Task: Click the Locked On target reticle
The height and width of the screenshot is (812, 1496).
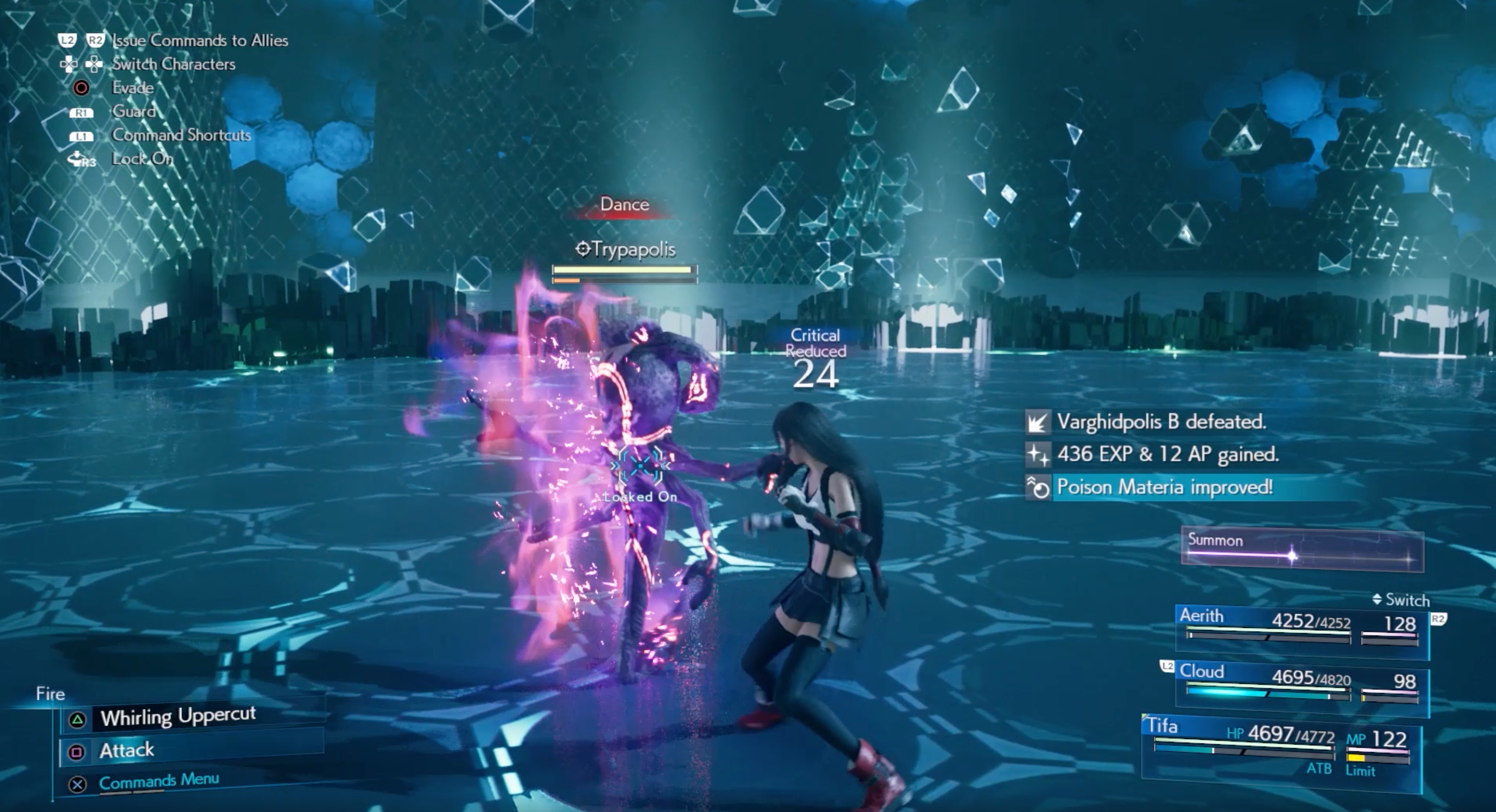Action: pos(640,467)
